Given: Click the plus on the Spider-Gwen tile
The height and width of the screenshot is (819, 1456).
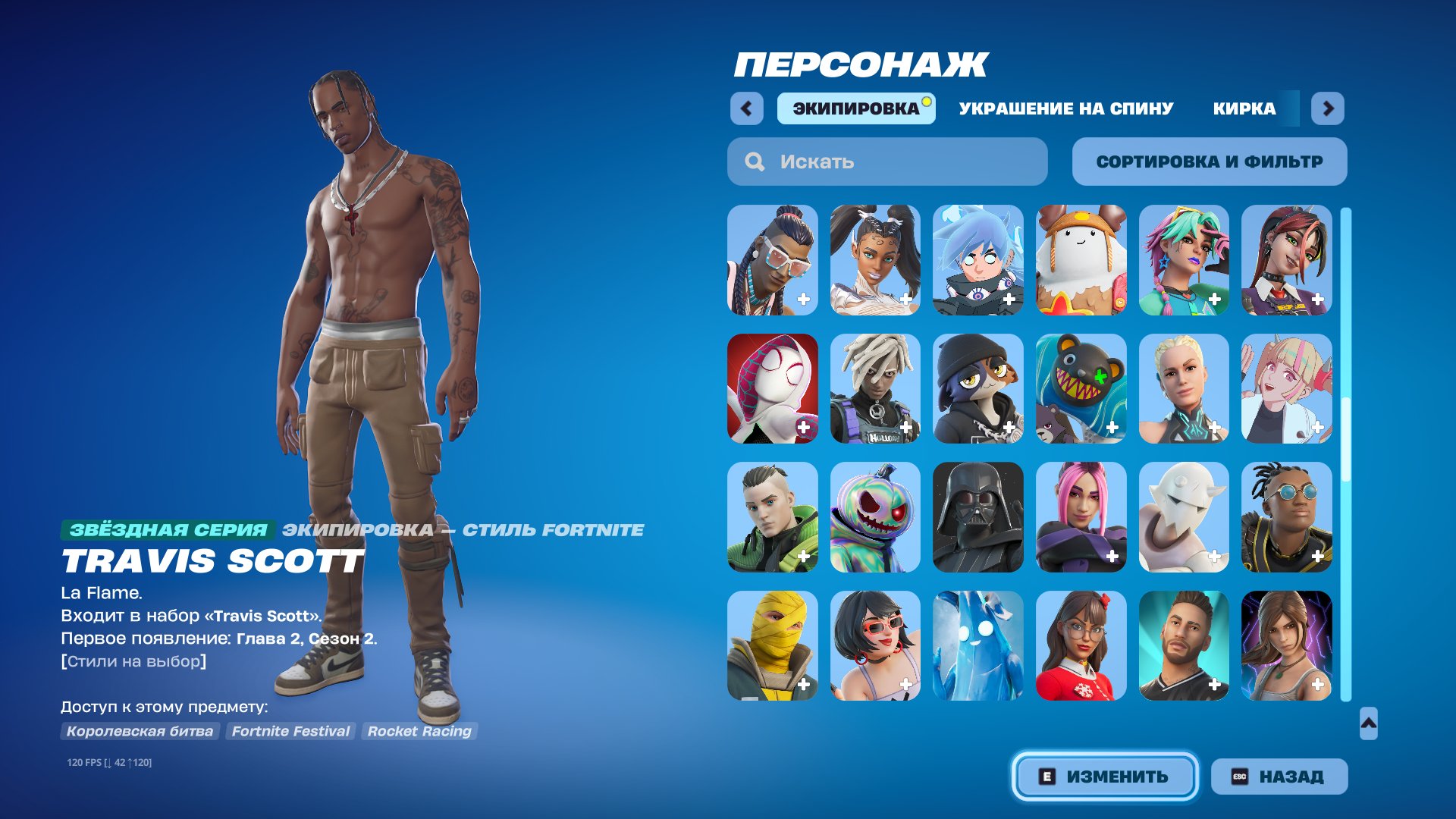Looking at the screenshot, I should point(804,427).
